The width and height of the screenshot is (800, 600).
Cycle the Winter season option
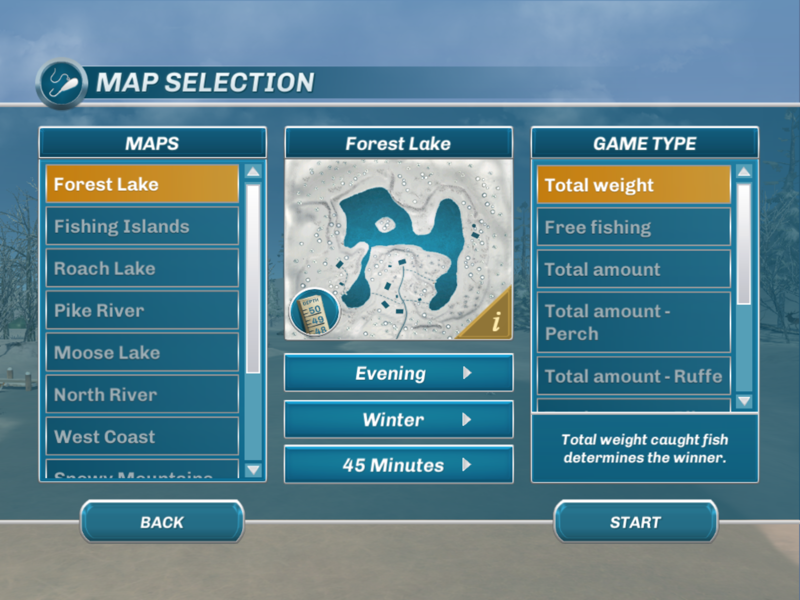(x=398, y=420)
